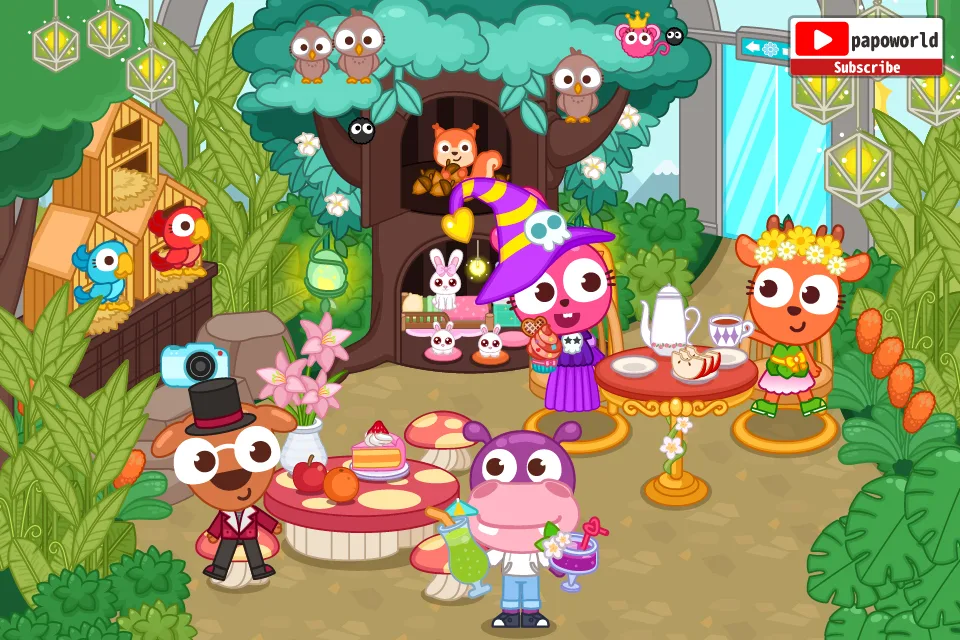Open the papoworld YouTube channel logo
960x640 pixels.
click(x=821, y=39)
